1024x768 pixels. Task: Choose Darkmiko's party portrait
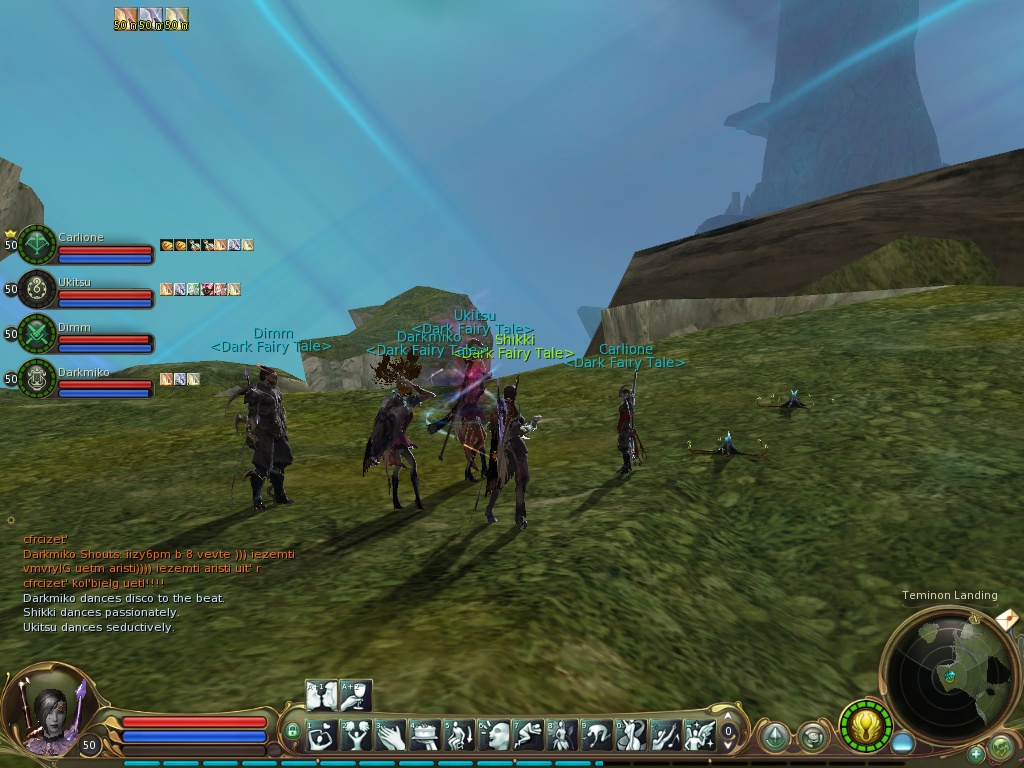[x=38, y=379]
